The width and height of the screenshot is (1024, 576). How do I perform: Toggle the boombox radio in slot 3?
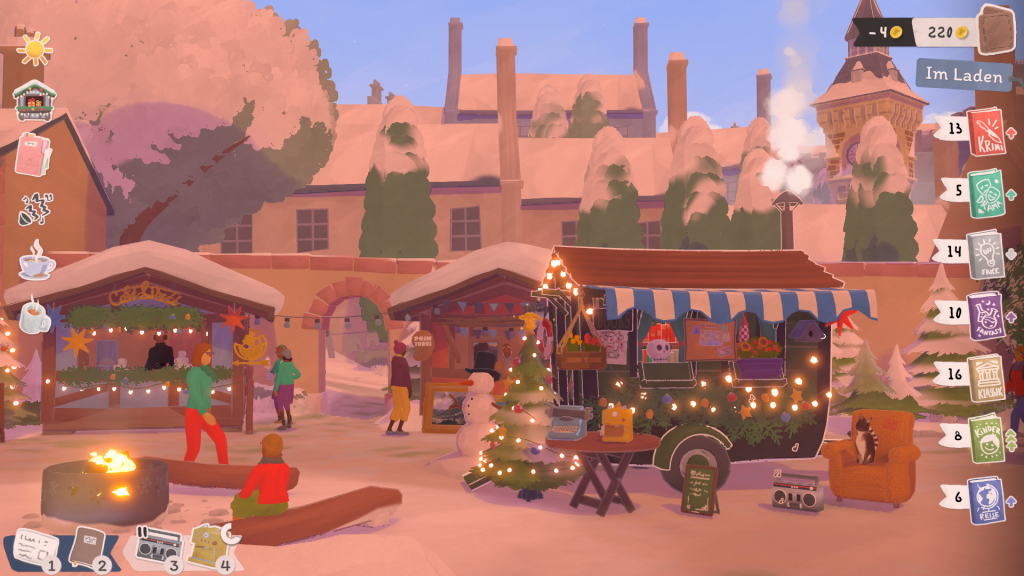tap(158, 546)
